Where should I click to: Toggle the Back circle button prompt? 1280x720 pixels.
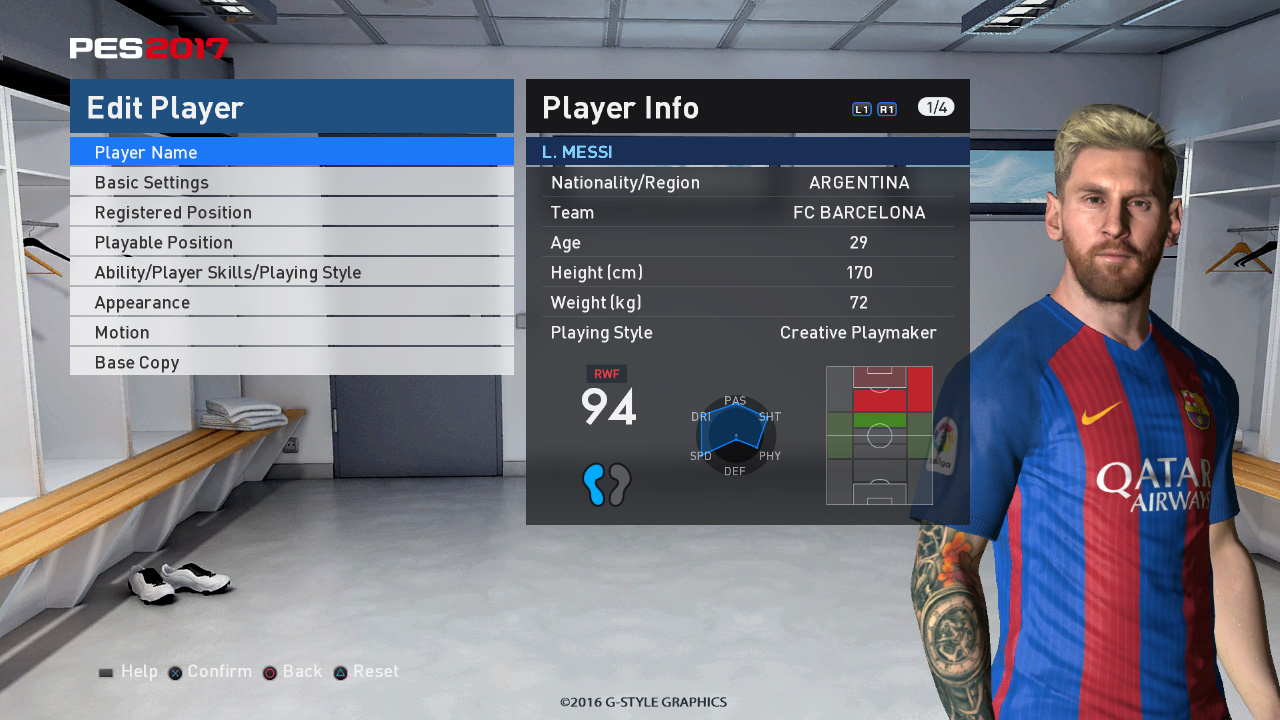click(292, 671)
